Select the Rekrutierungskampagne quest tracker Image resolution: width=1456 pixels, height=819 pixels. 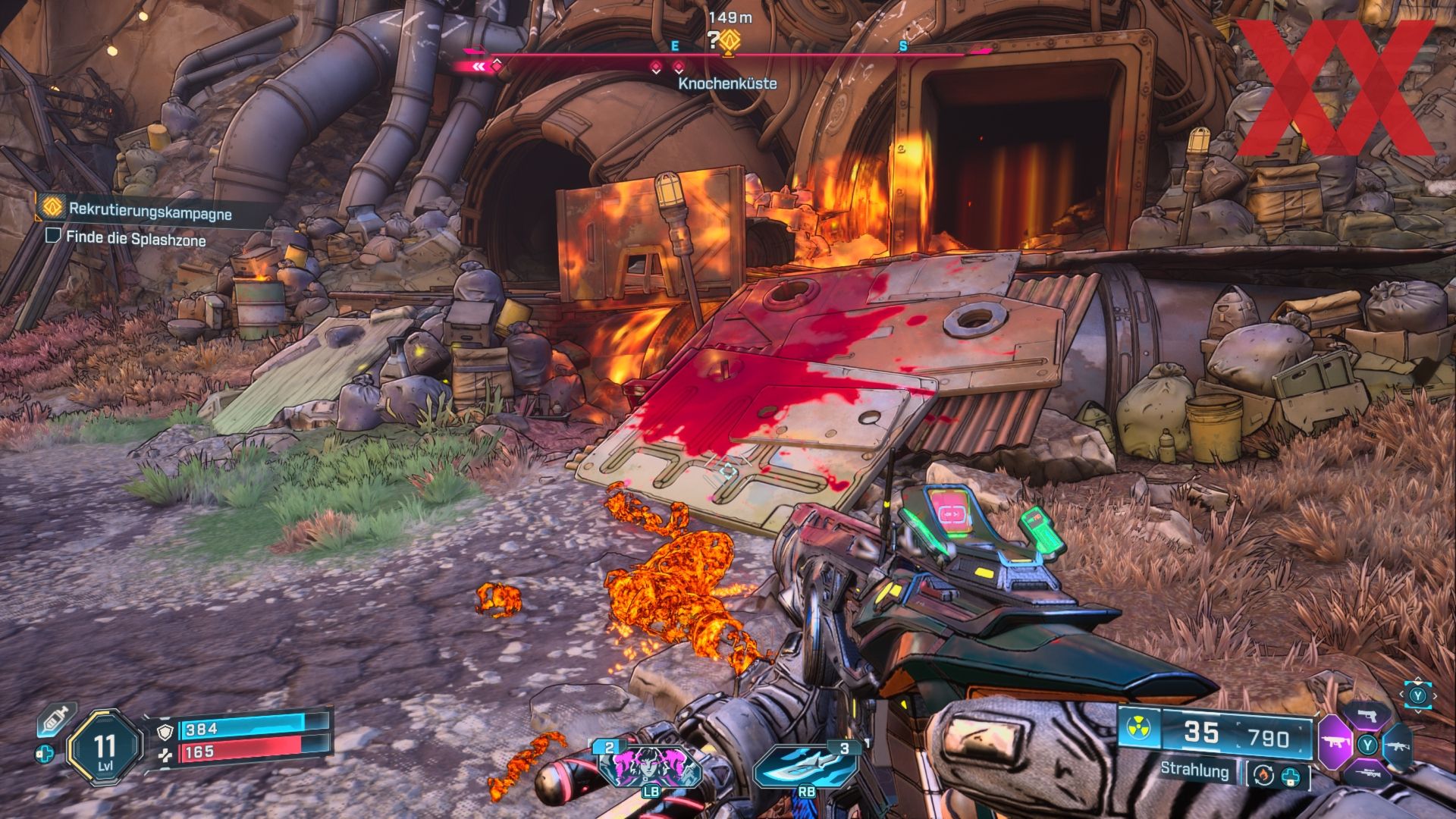click(x=149, y=210)
